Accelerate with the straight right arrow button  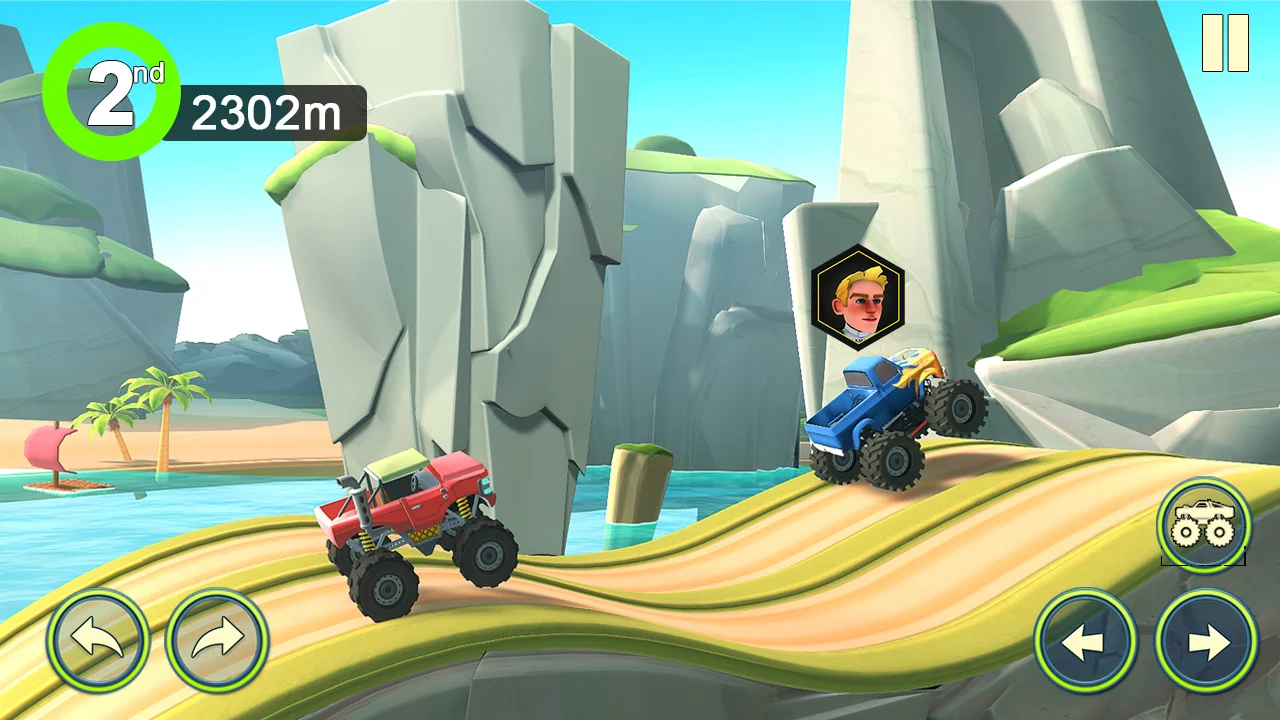pyautogui.click(x=1206, y=641)
